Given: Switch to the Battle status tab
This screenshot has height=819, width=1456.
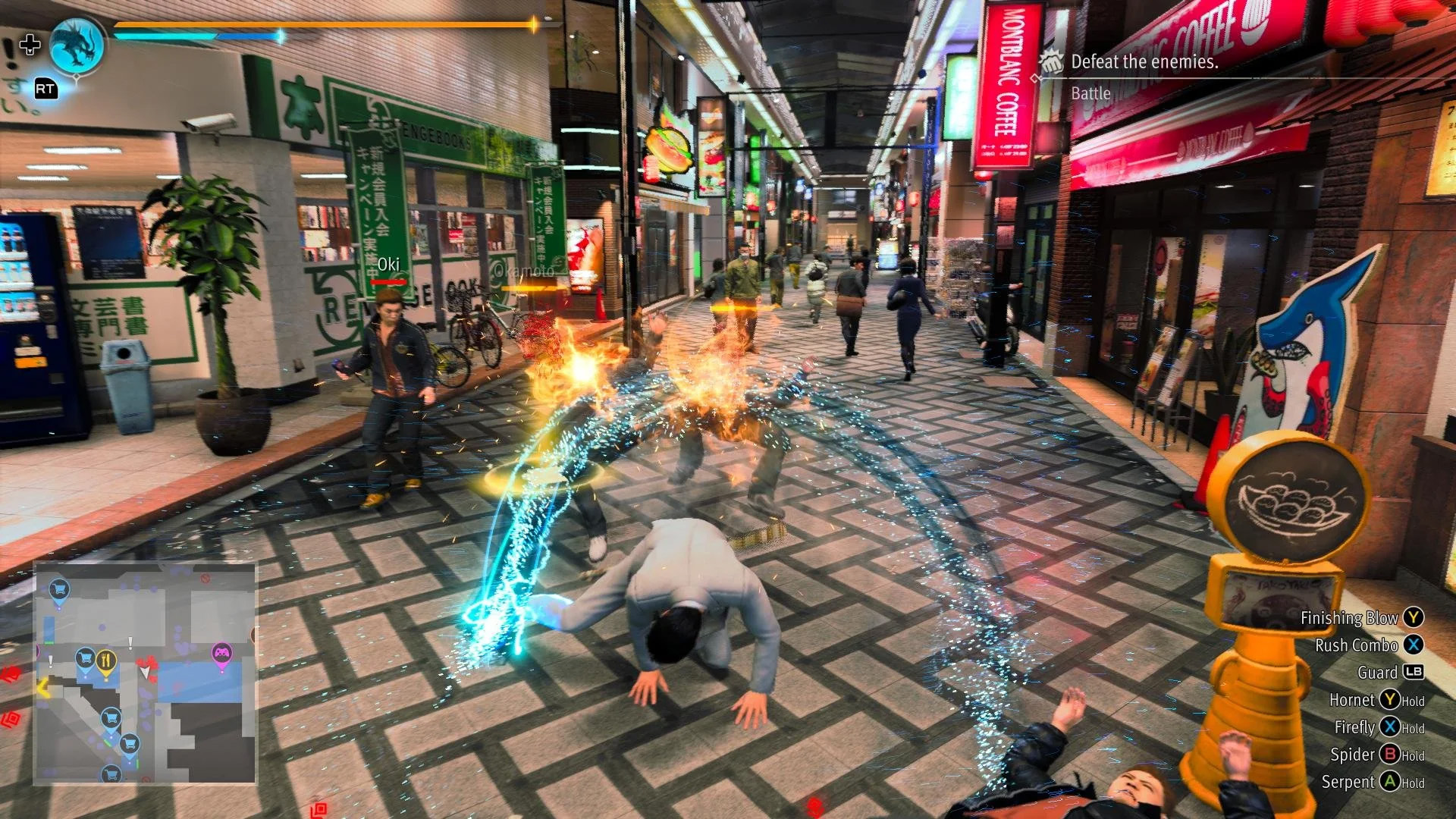Looking at the screenshot, I should (x=1090, y=93).
